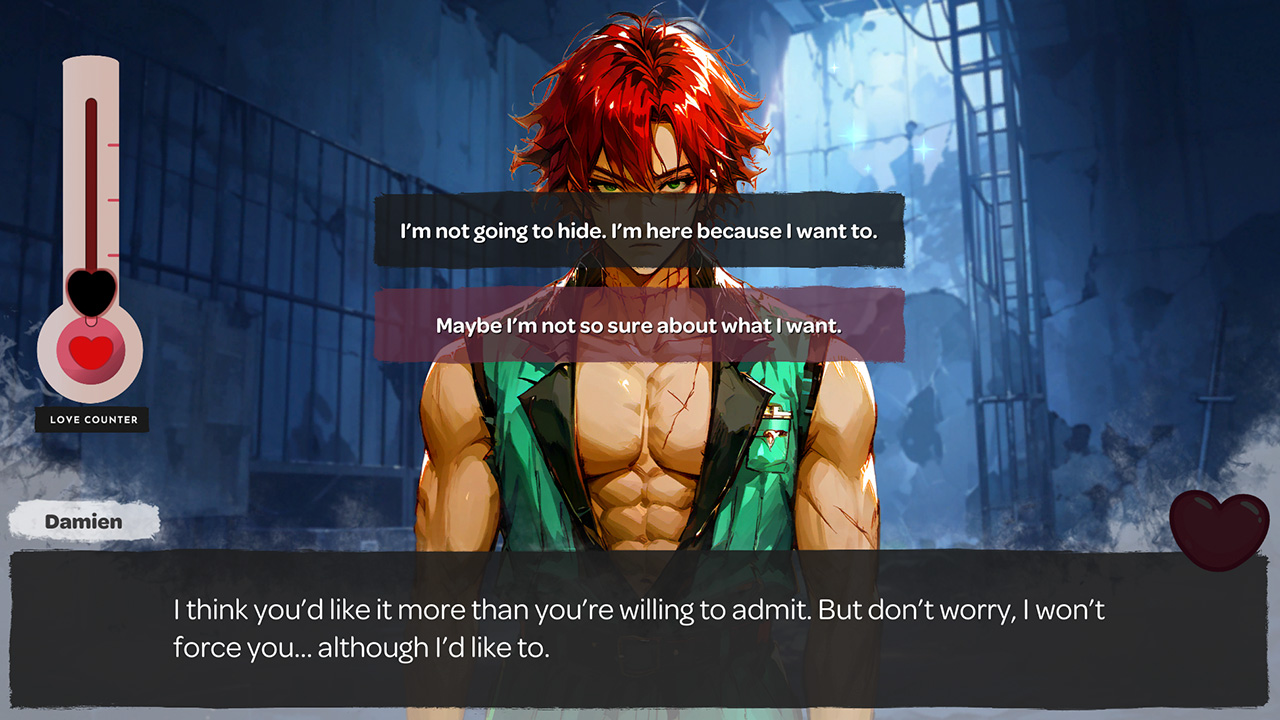Click the highest tick mark on the thermometer
This screenshot has width=1280, height=720.
coord(113,143)
